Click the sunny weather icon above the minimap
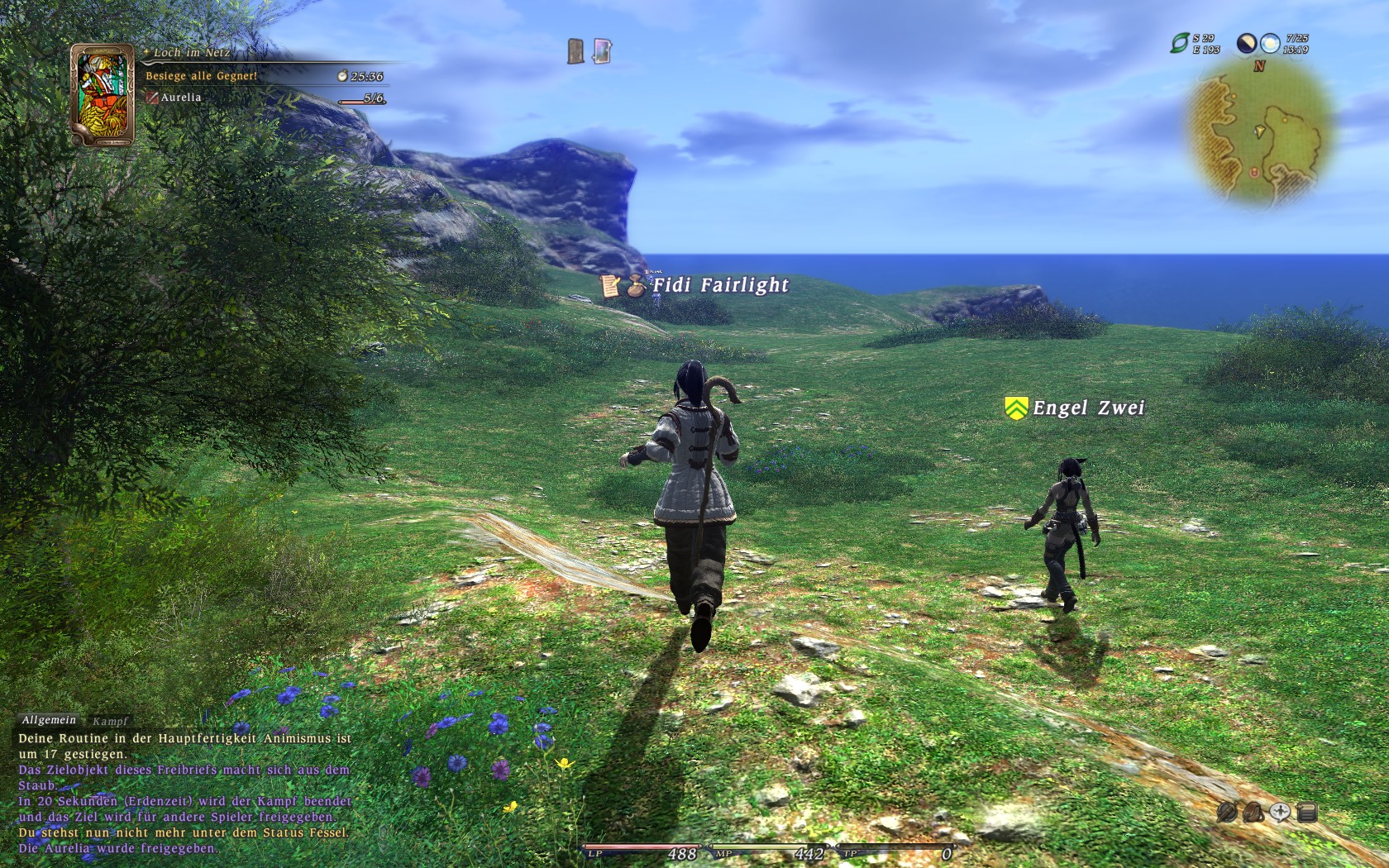This screenshot has width=1389, height=868. [1270, 43]
